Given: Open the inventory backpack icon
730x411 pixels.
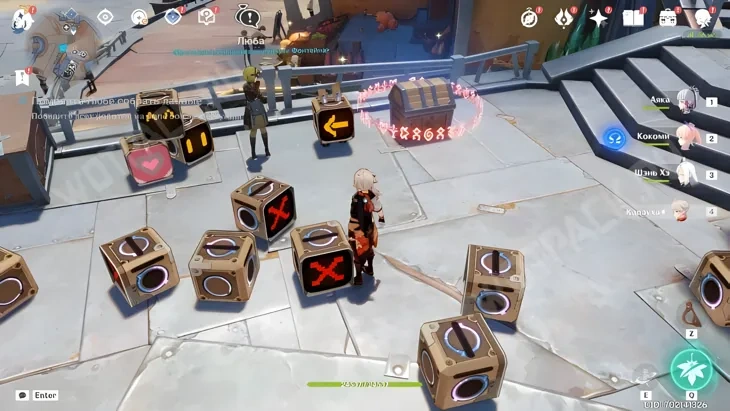Looking at the screenshot, I should 667,18.
